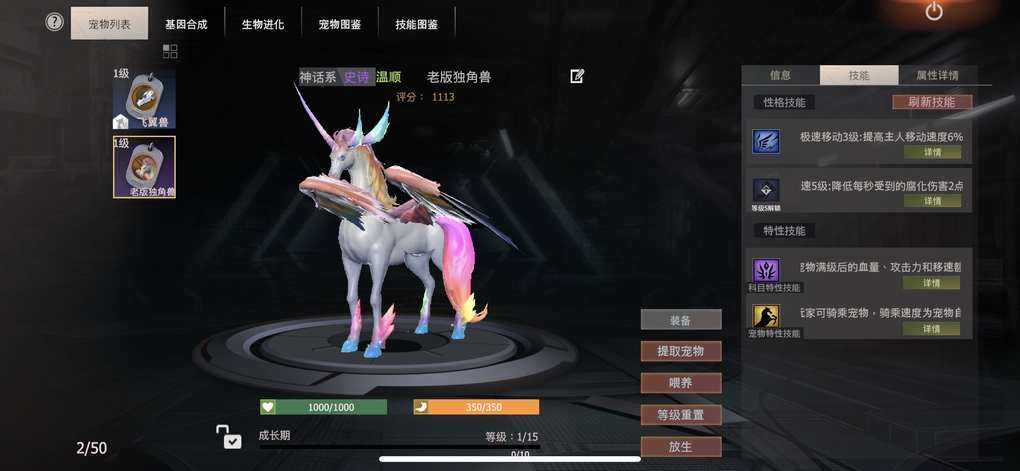View 详情 for the 极速移动 skill
Screen dimensions: 1020x471
coord(932,152)
